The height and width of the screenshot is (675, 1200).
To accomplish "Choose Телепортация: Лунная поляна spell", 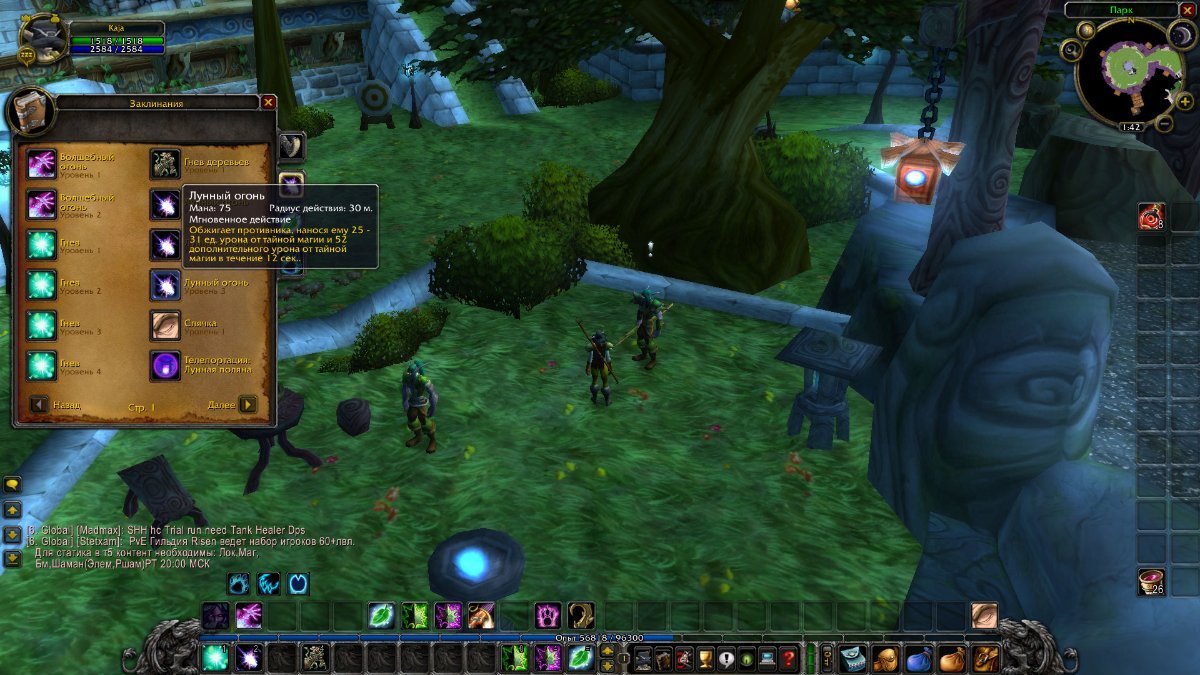I will point(165,365).
